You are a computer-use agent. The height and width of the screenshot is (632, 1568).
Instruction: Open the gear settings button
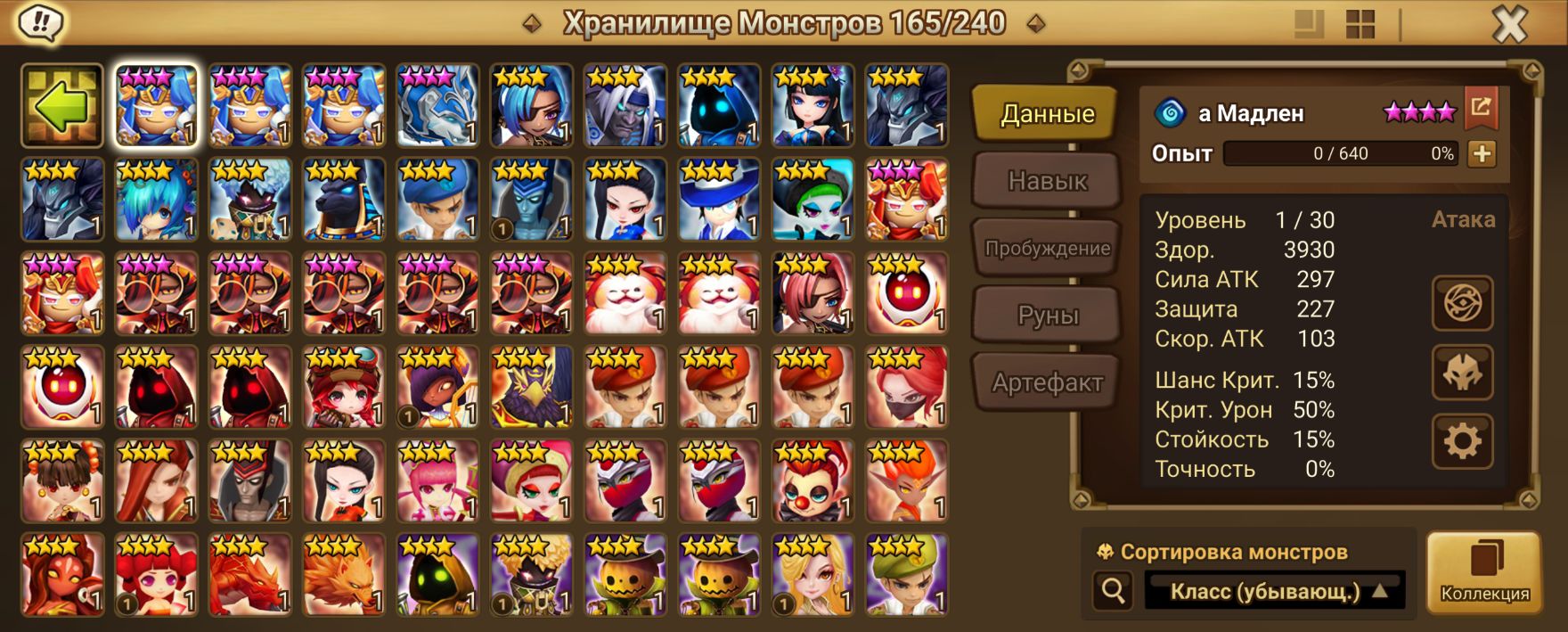coord(1462,440)
